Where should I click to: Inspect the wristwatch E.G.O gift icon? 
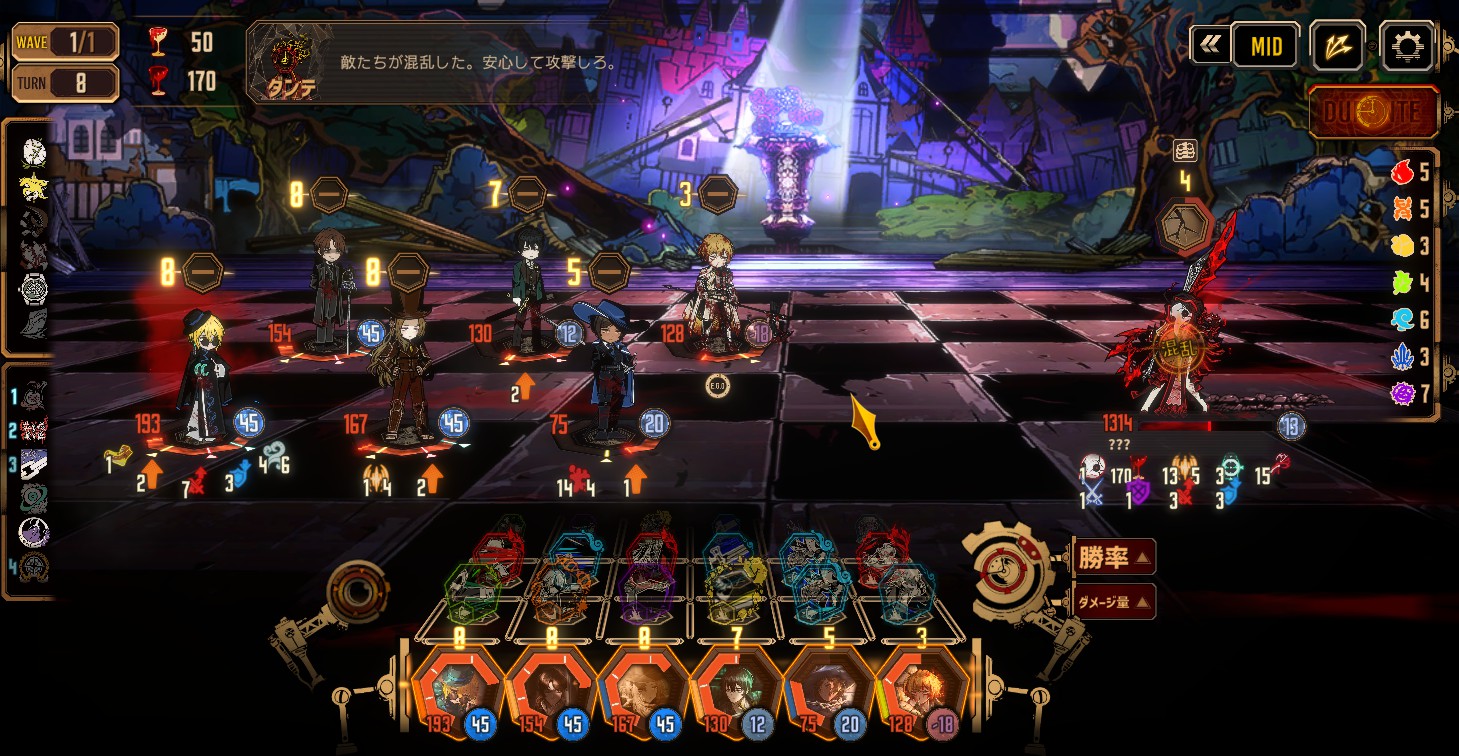[33, 288]
